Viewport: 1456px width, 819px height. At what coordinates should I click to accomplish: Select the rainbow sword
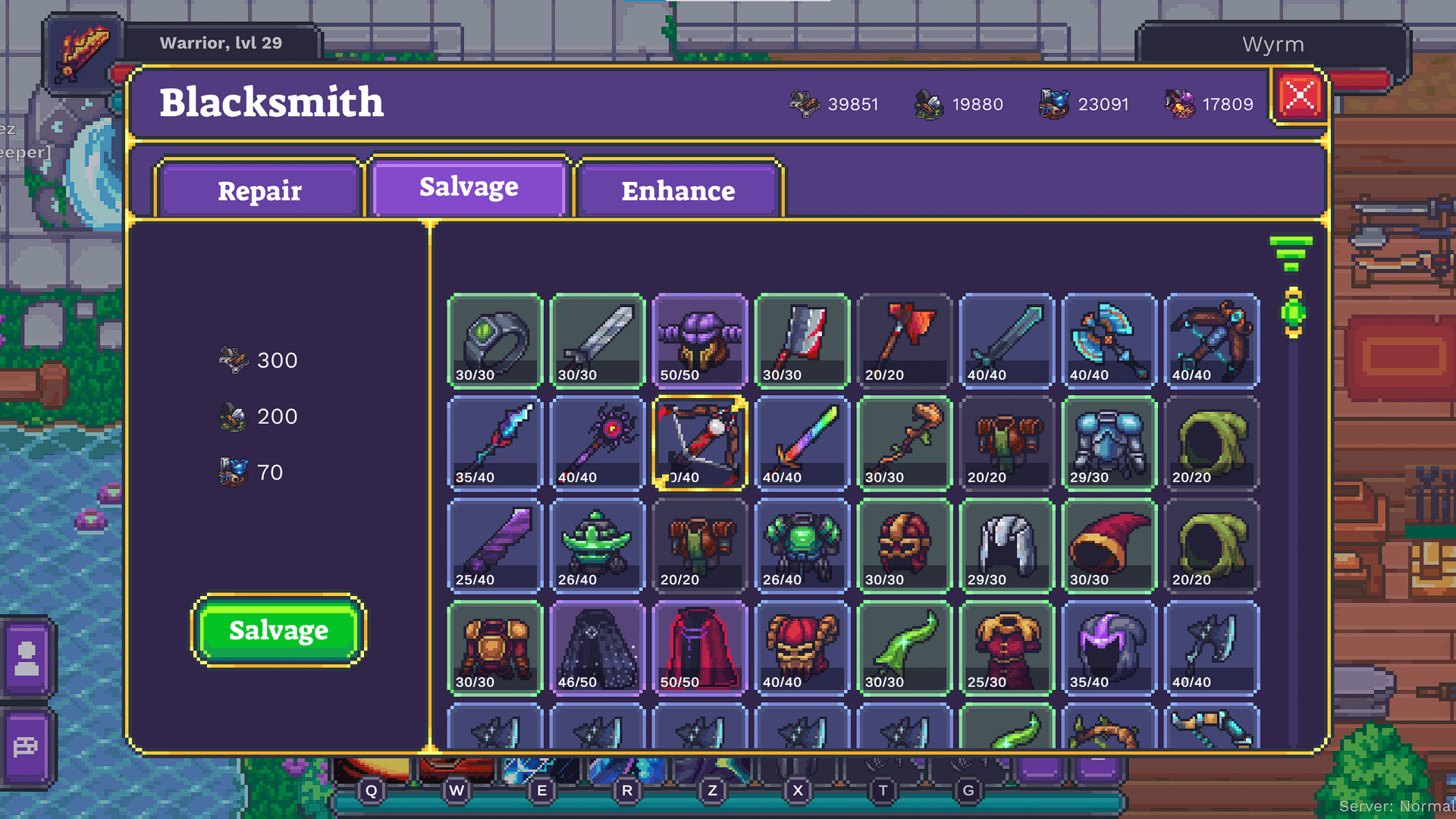pyautogui.click(x=802, y=442)
